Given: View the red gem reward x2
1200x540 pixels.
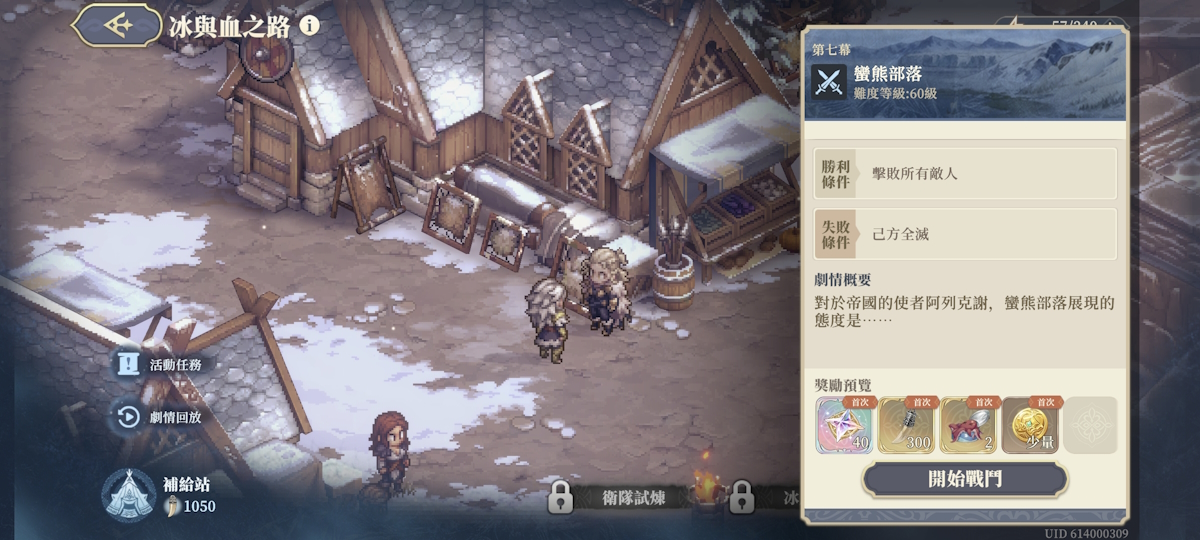Looking at the screenshot, I should 968,426.
